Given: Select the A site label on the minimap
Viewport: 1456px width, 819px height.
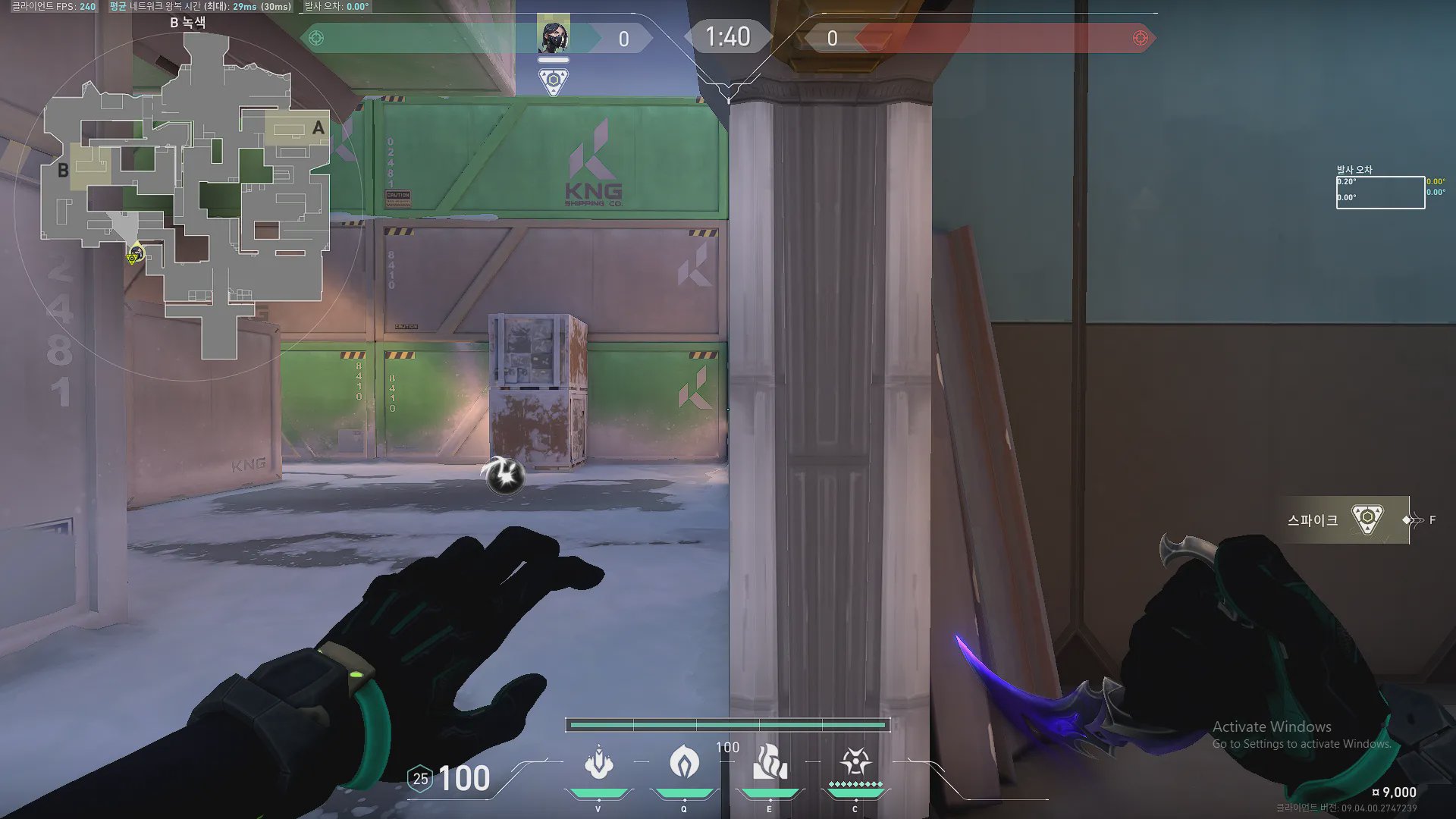Looking at the screenshot, I should [318, 128].
